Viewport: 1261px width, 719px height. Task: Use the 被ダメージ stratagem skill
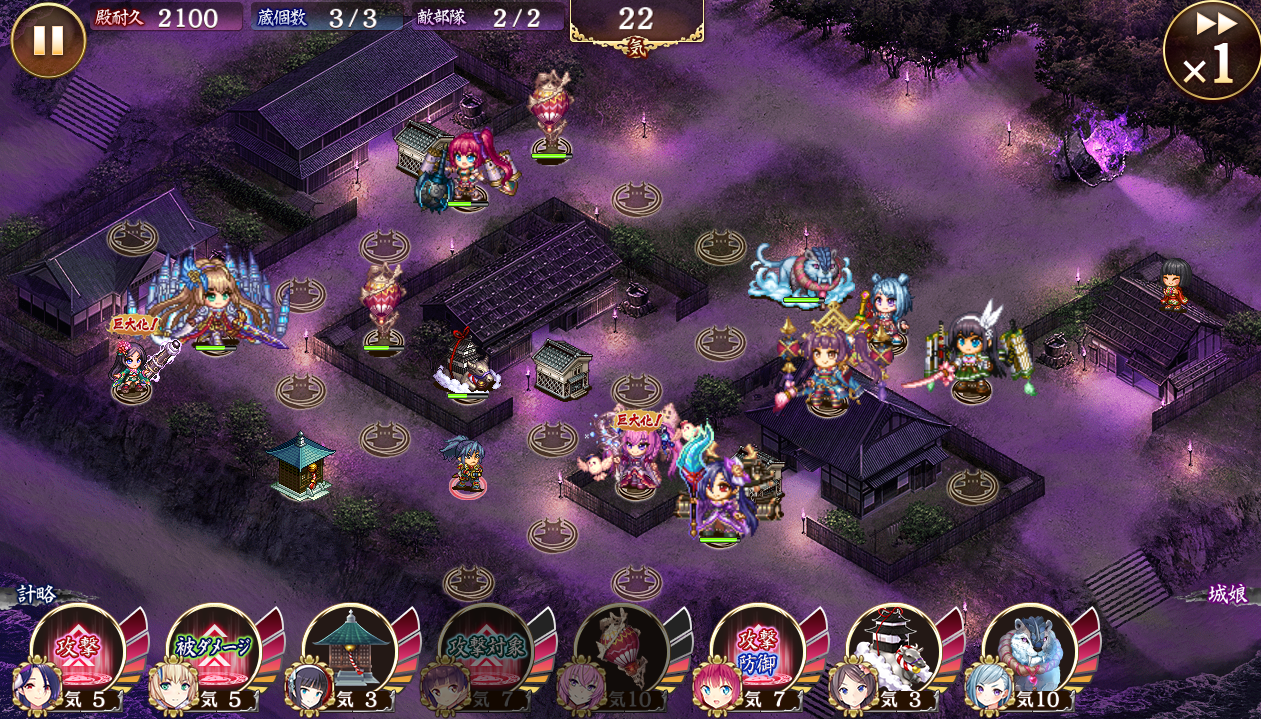213,648
